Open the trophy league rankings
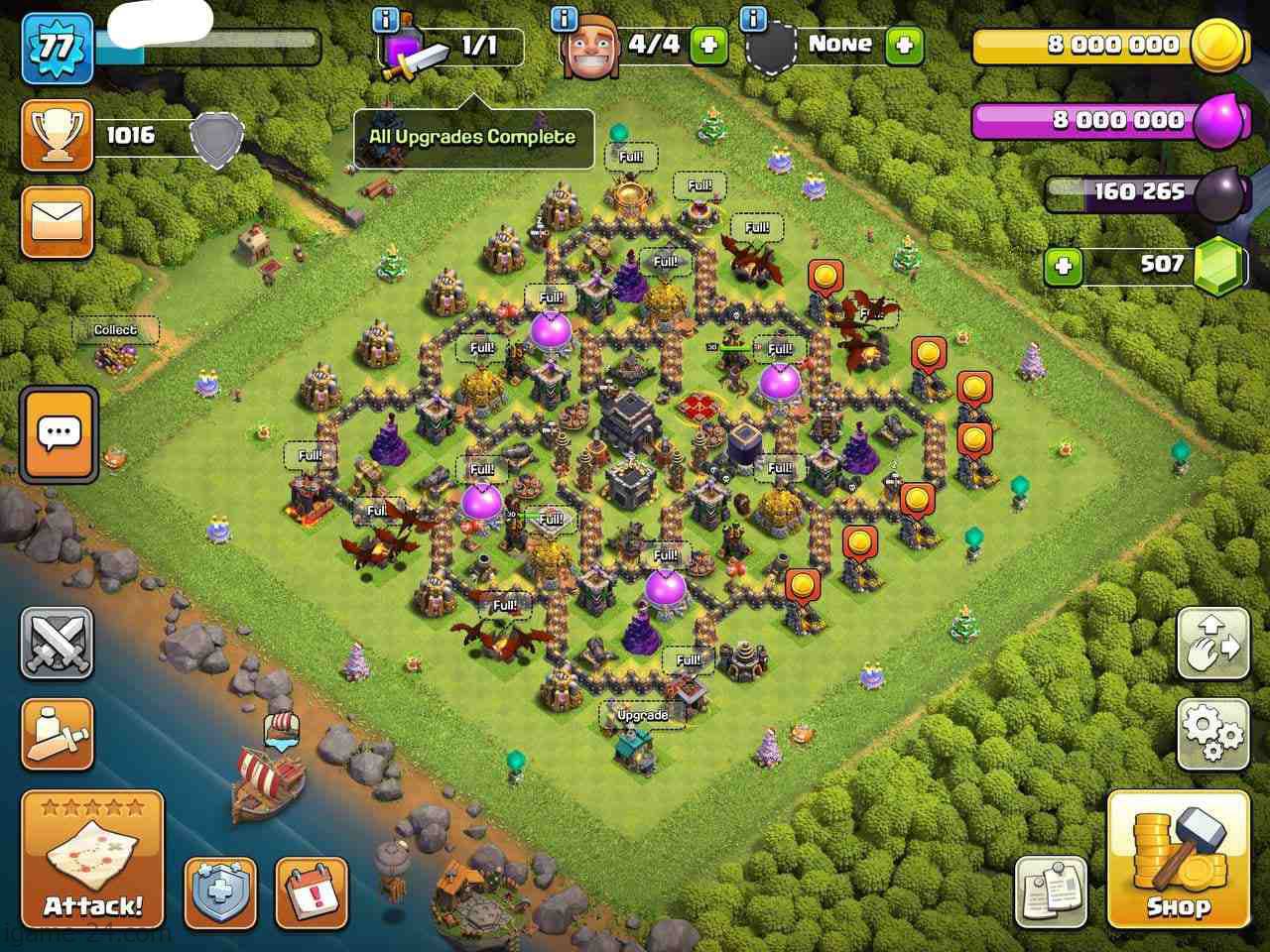 [x=58, y=136]
